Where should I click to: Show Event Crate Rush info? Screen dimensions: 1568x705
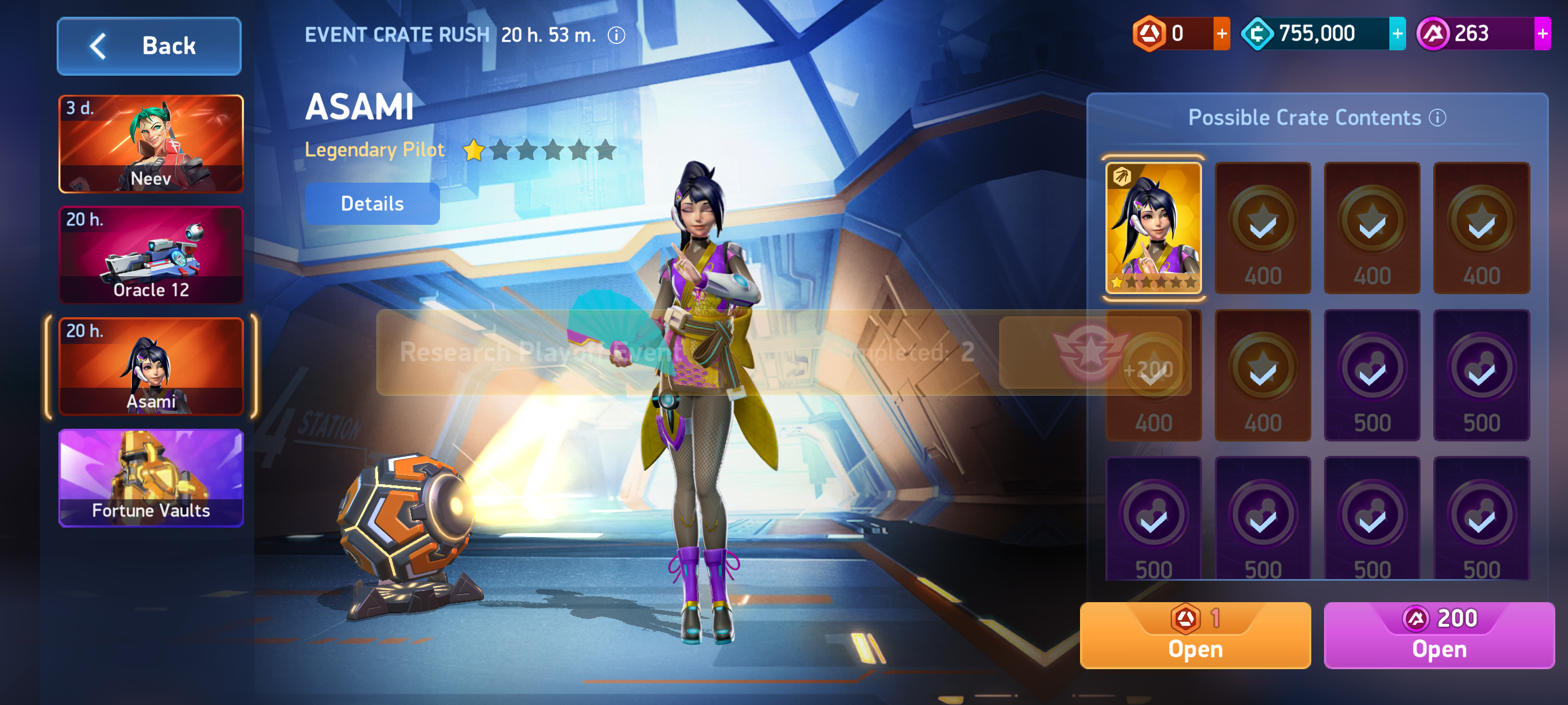point(616,35)
